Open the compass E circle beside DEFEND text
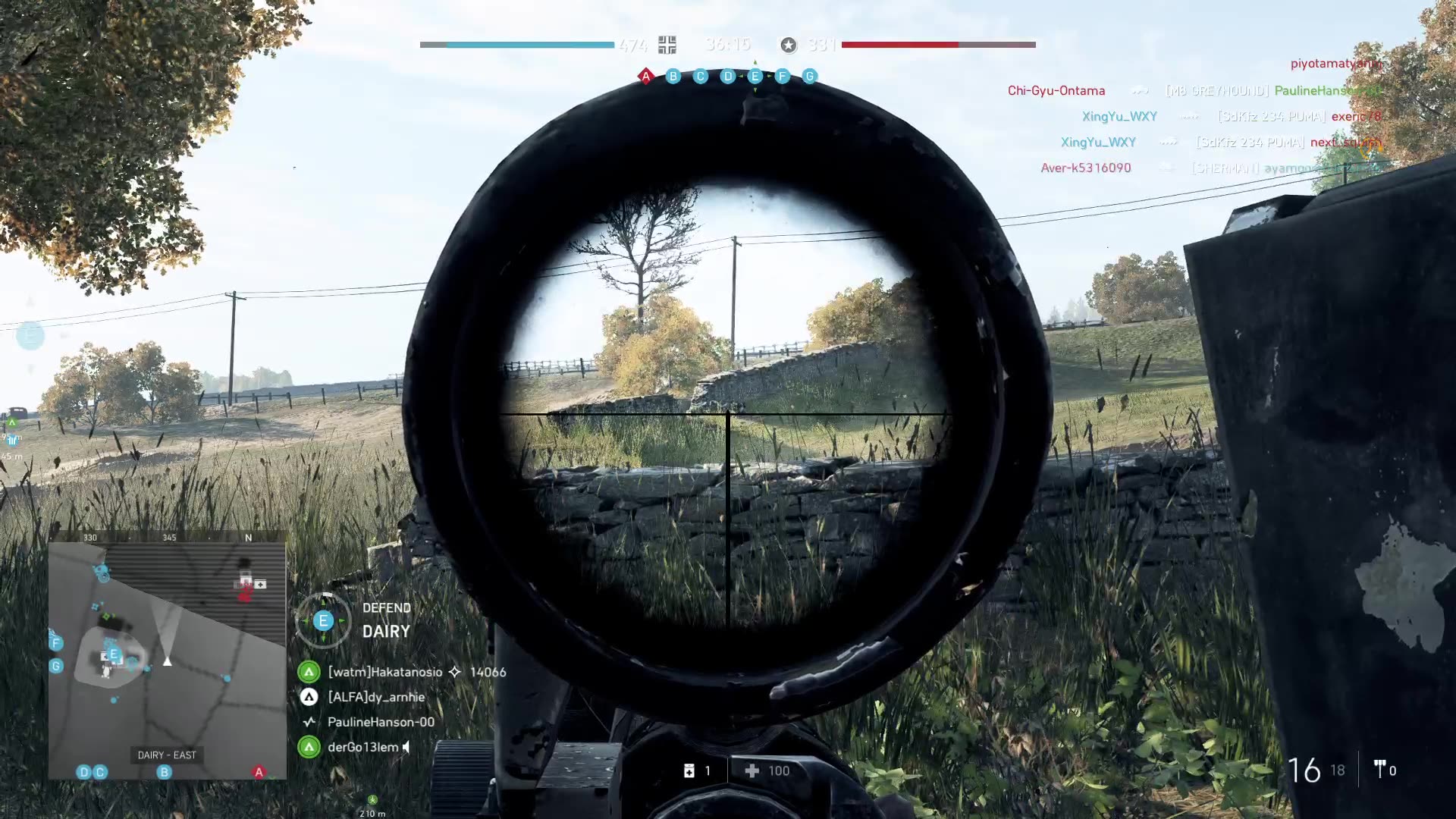This screenshot has width=1456, height=819. point(324,620)
